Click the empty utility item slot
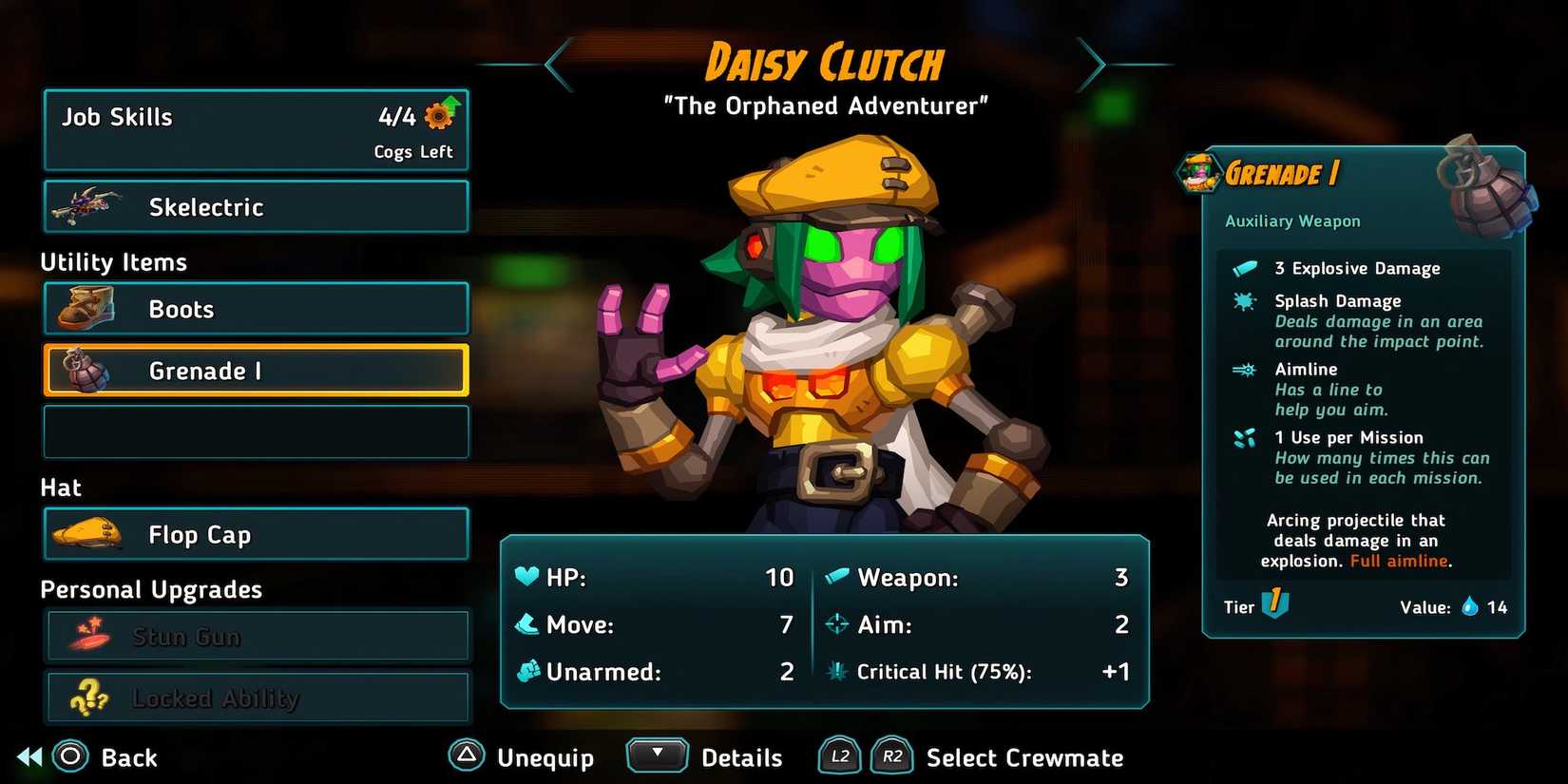 point(255,430)
